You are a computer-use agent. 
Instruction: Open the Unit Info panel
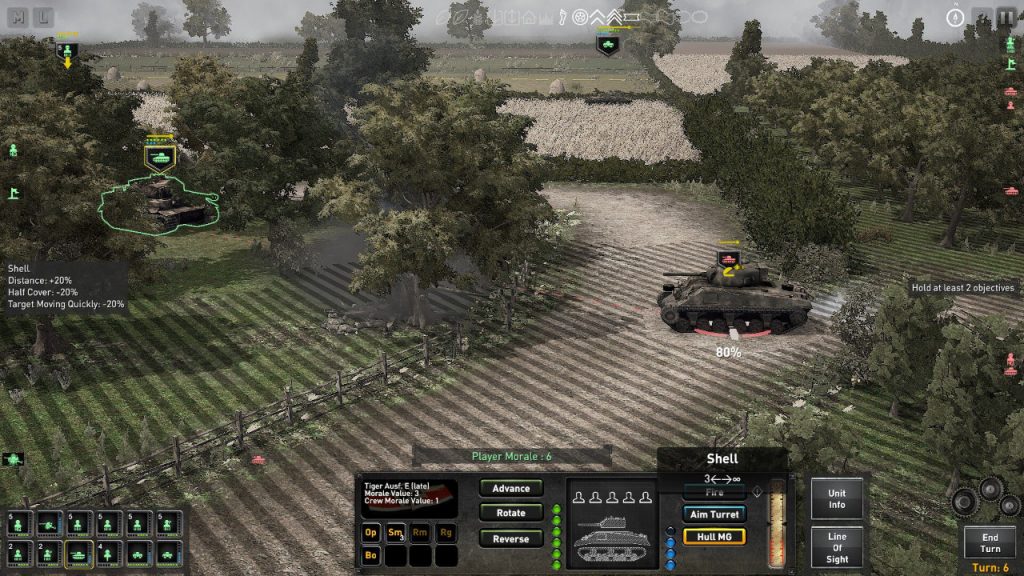pyautogui.click(x=837, y=498)
